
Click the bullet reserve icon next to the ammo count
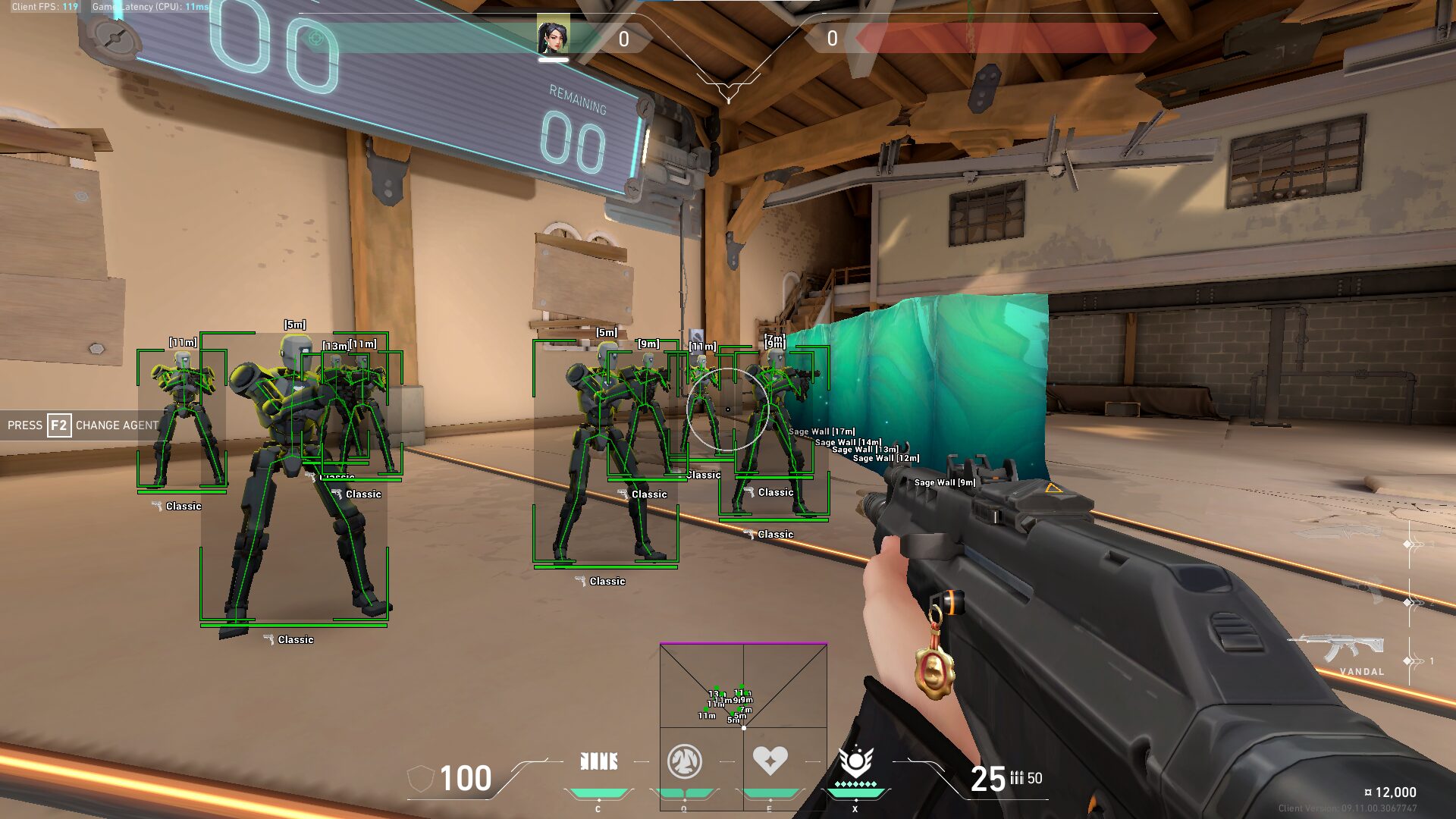[x=1017, y=777]
